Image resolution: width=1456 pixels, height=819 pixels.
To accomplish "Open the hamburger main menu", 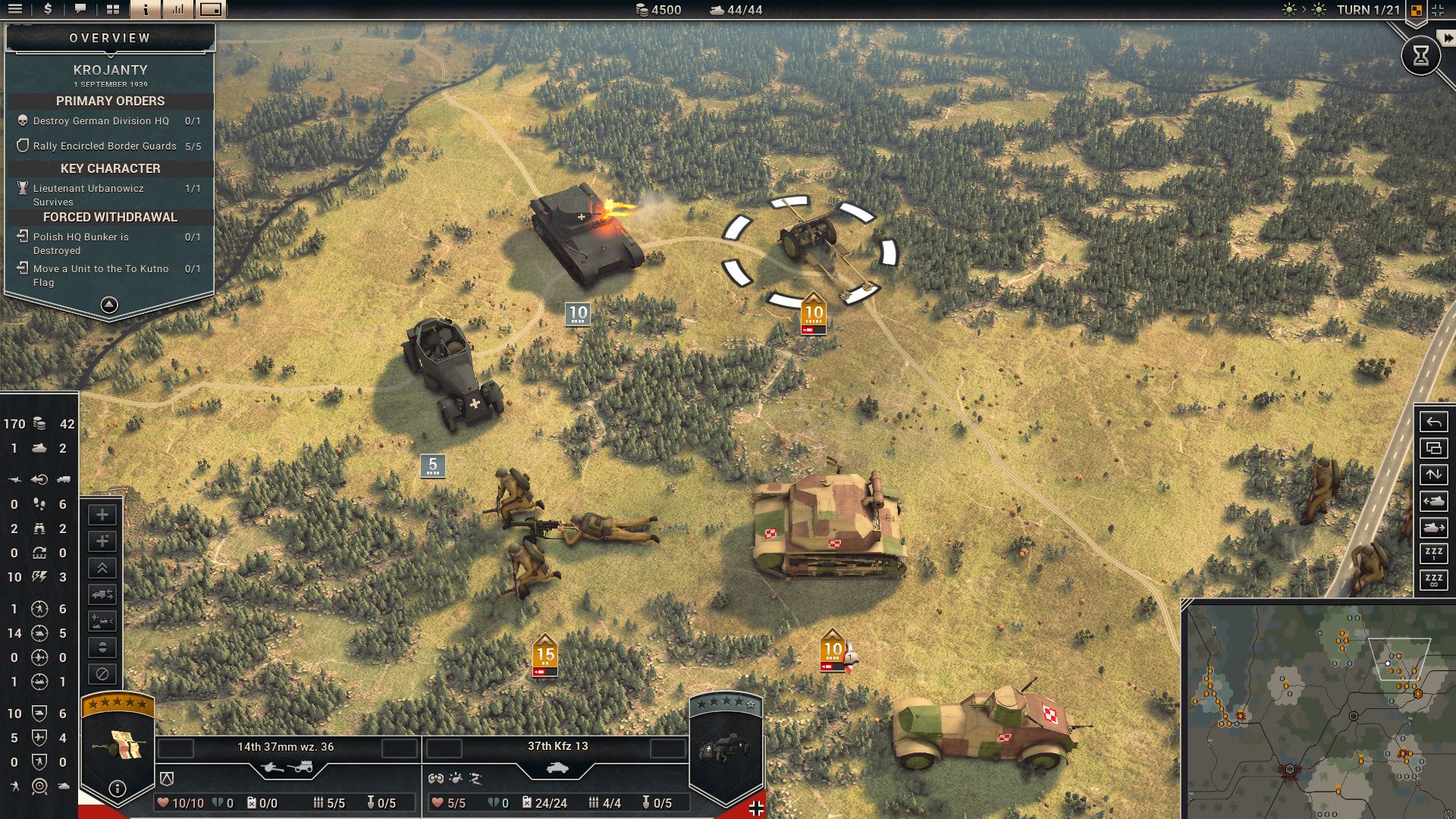I will pyautogui.click(x=15, y=11).
